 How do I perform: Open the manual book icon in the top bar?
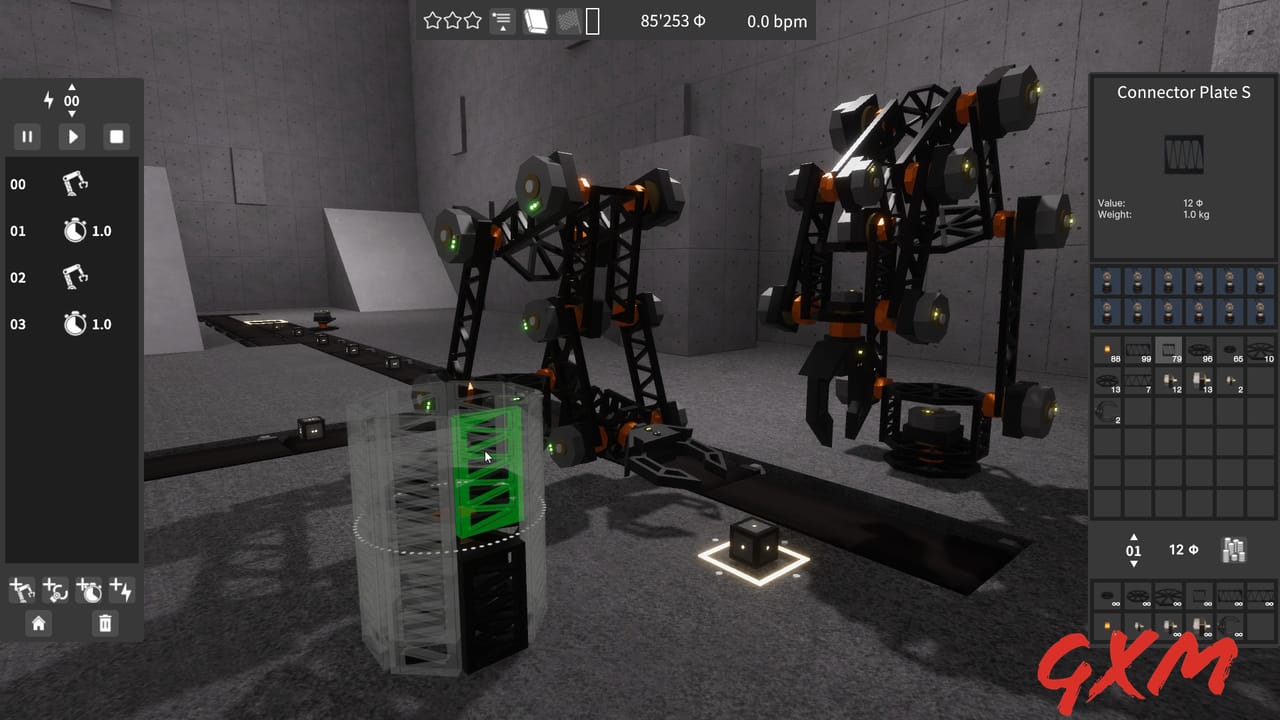point(535,20)
